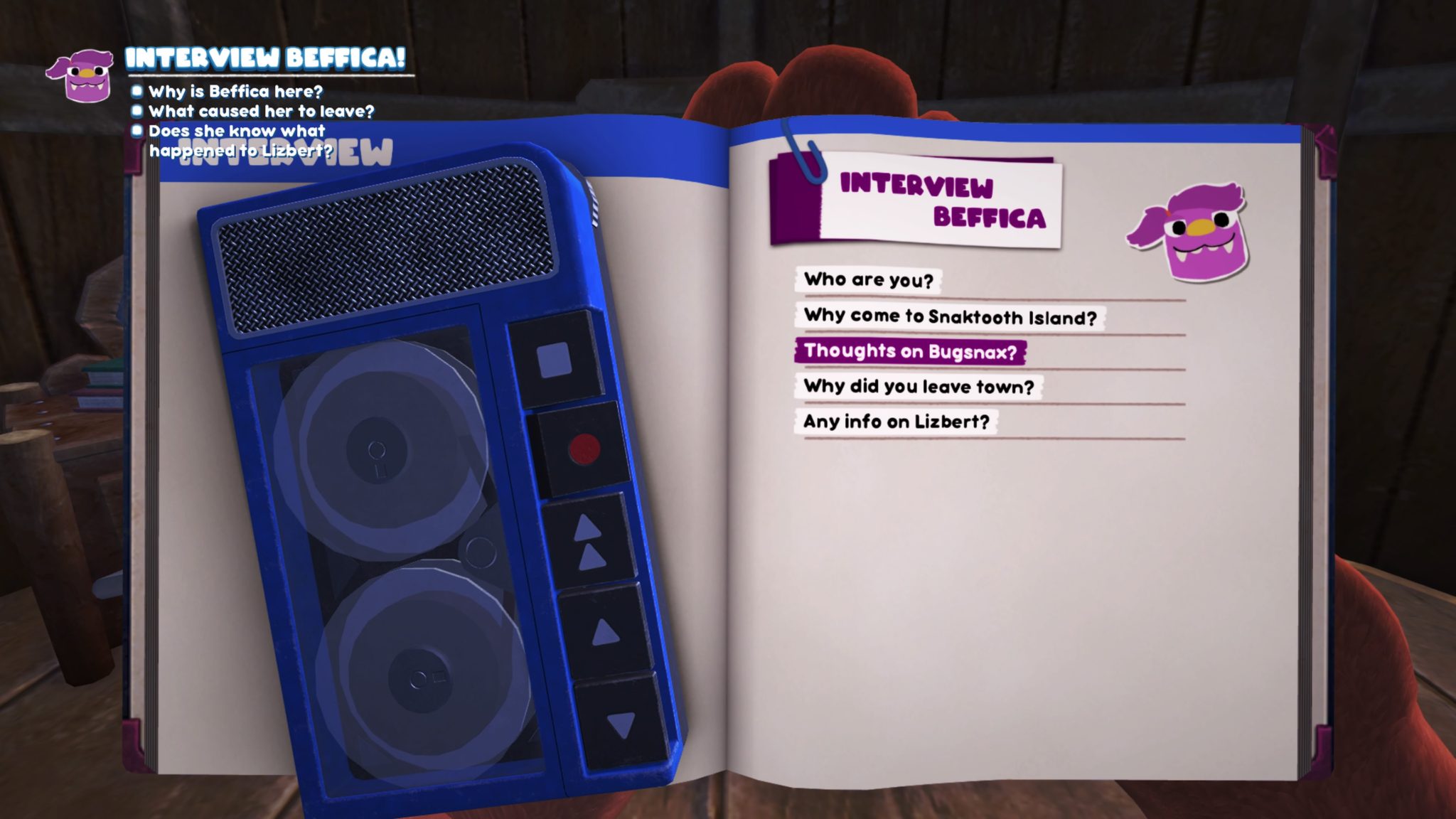Choose the "Thoughts on Bugsnax?" question
This screenshot has height=819, width=1456.
(x=910, y=351)
